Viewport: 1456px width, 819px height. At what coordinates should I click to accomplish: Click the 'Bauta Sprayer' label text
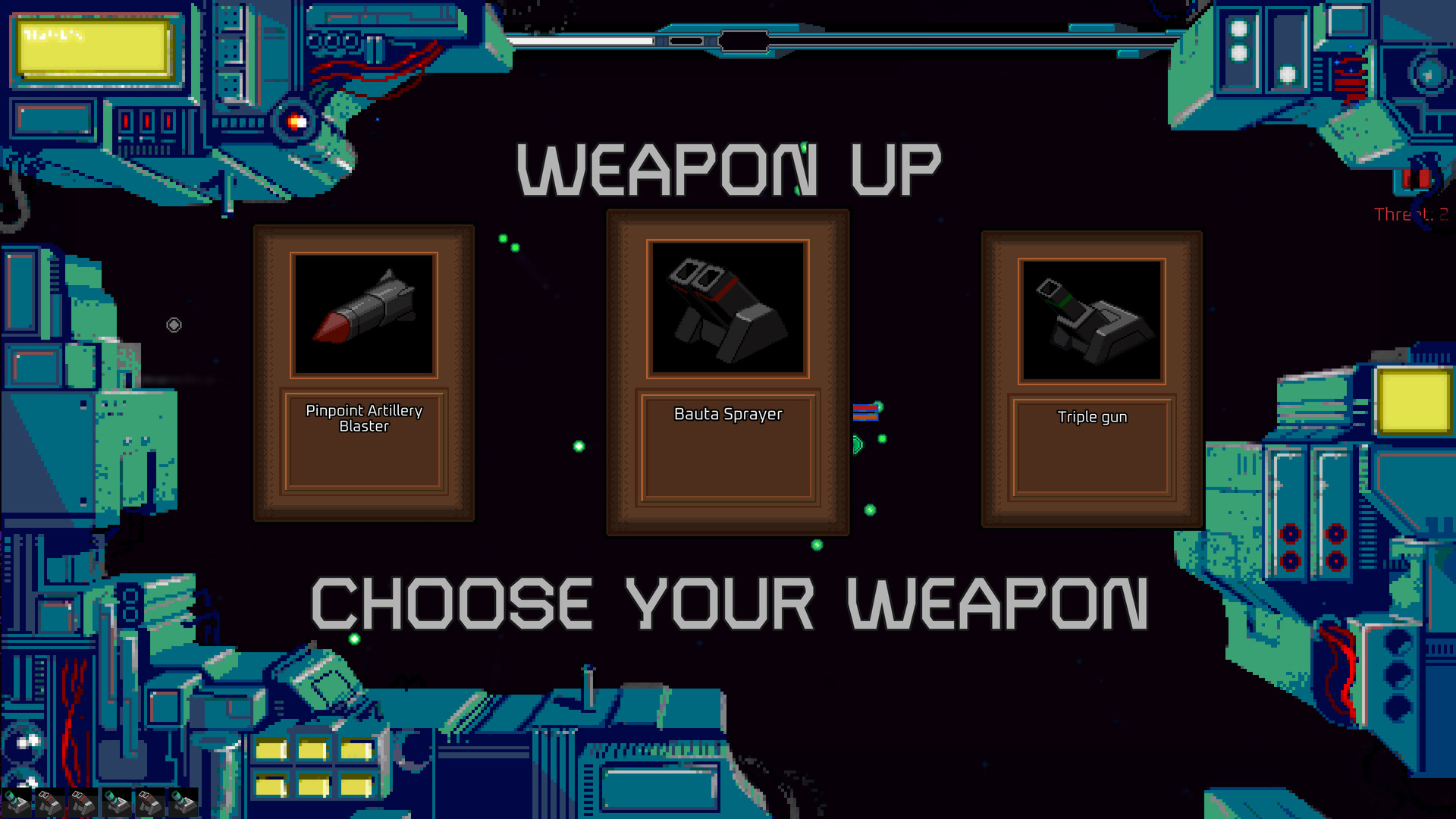point(728,414)
